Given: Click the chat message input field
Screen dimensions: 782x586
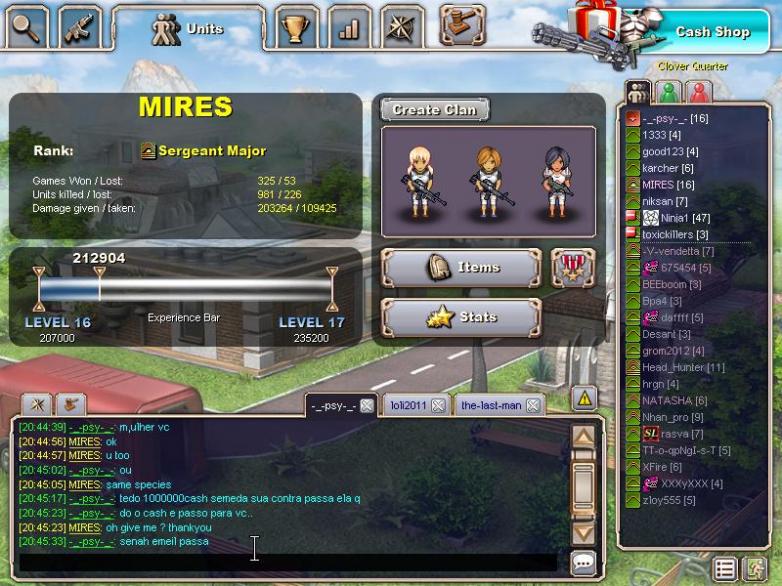Looking at the screenshot, I should [290, 562].
